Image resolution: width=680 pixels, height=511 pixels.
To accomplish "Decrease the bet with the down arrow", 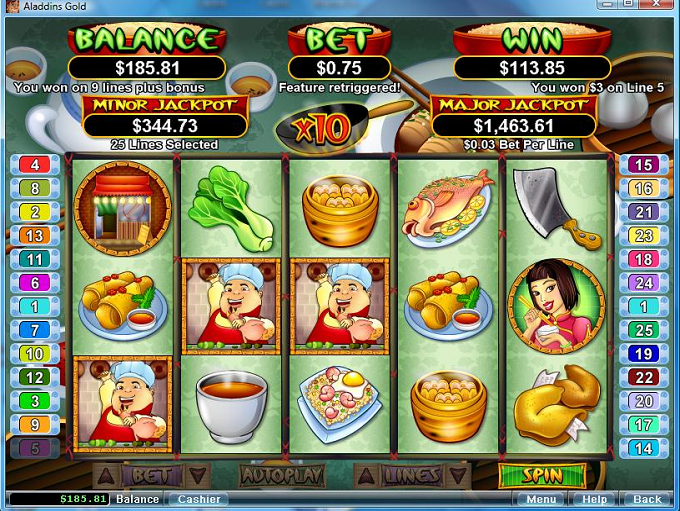I will click(x=197, y=475).
